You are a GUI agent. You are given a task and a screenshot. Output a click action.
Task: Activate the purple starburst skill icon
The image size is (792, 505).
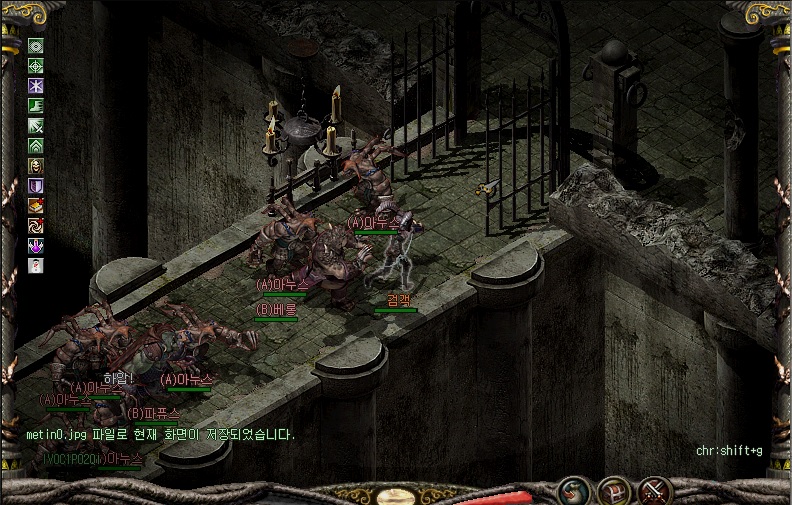coord(36,86)
